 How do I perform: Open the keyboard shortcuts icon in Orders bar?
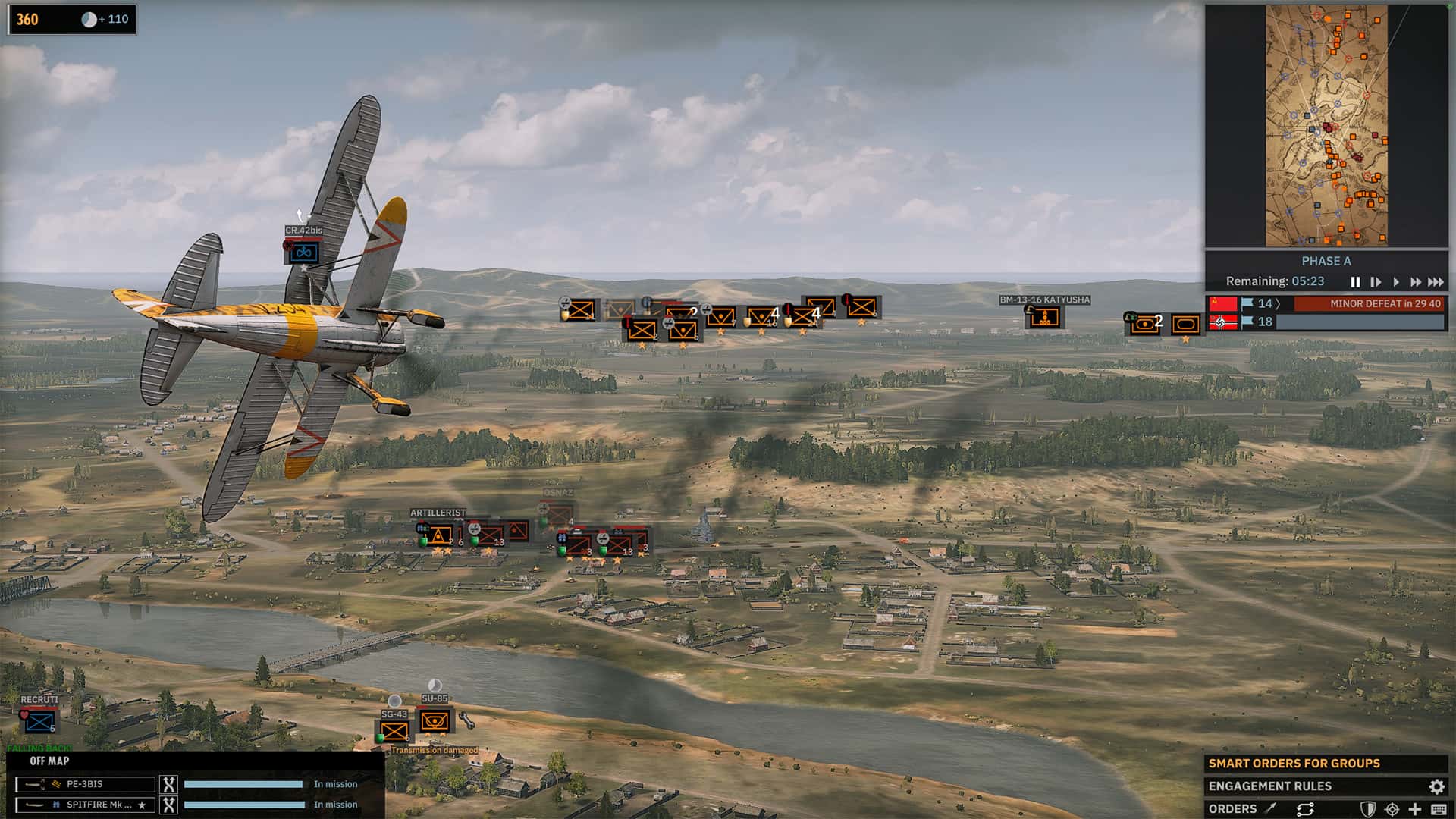click(1439, 809)
